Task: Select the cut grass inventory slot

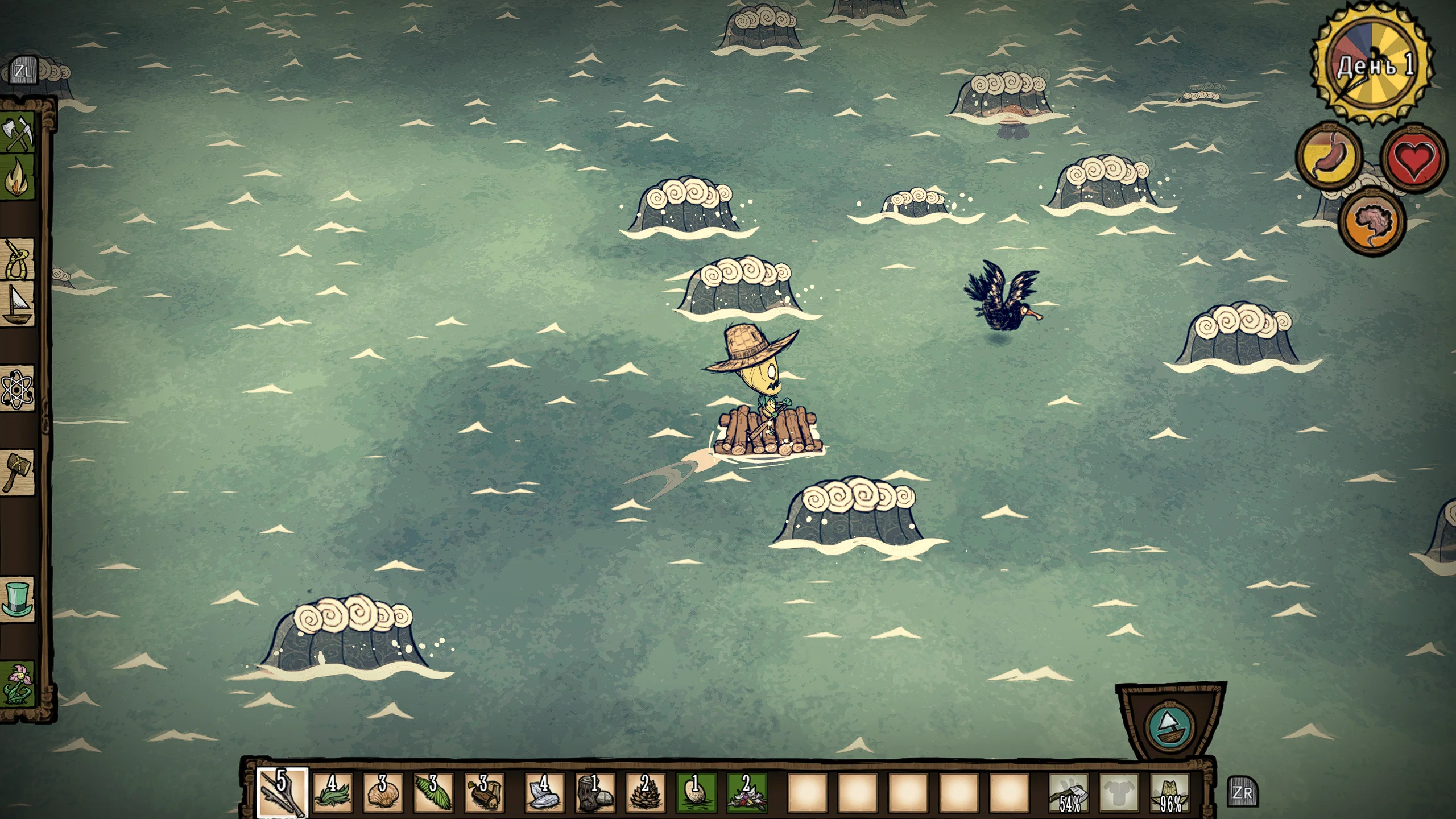Action: (x=332, y=792)
